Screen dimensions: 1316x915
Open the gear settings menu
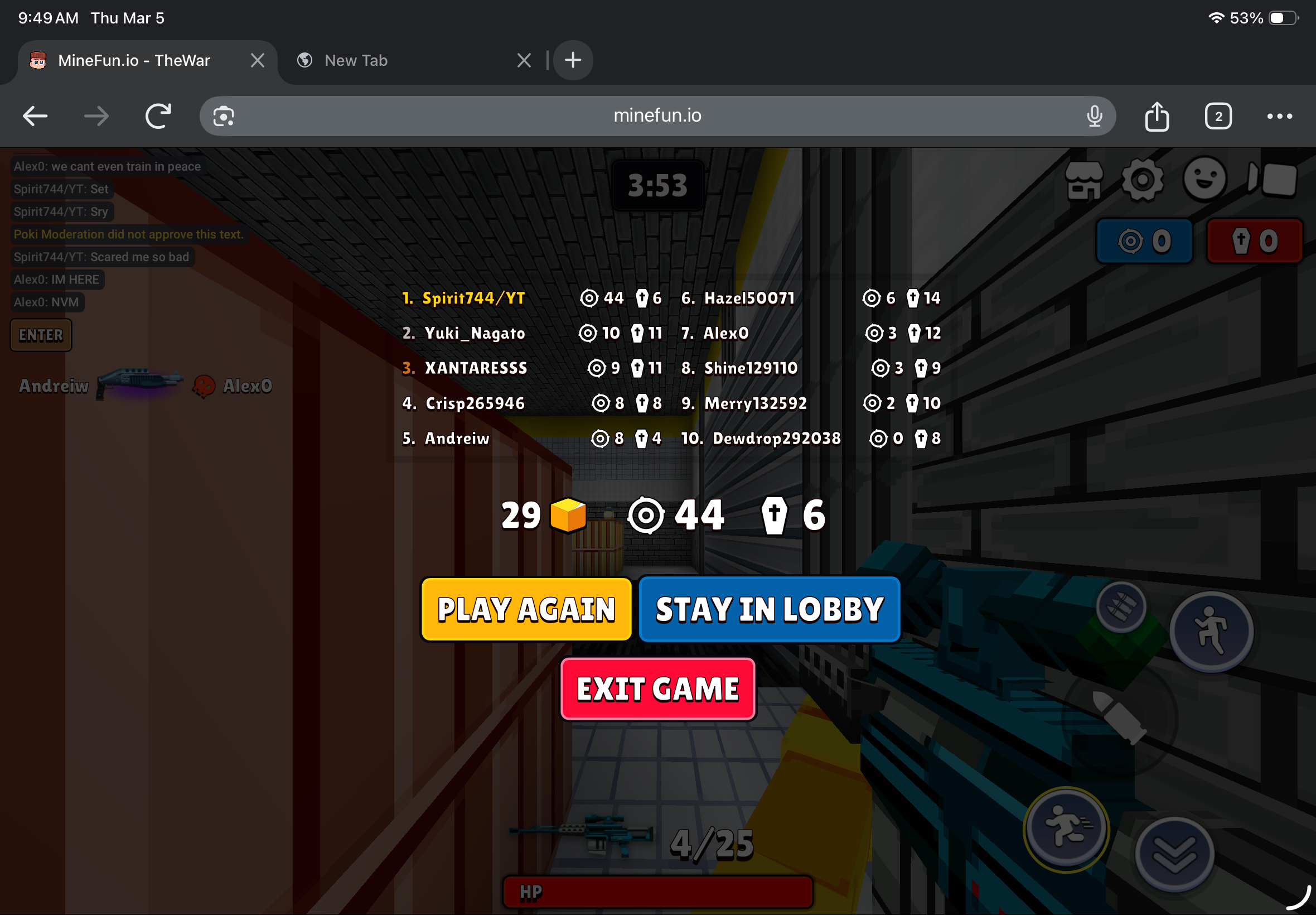coord(1143,181)
